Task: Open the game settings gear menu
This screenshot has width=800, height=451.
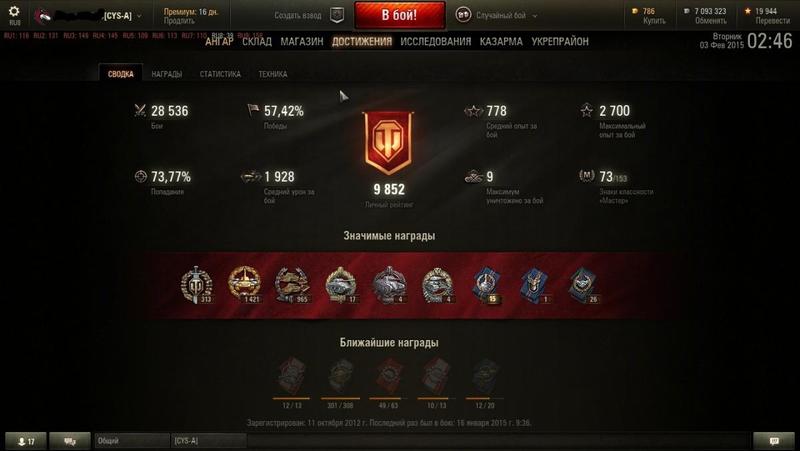Action: (x=14, y=12)
